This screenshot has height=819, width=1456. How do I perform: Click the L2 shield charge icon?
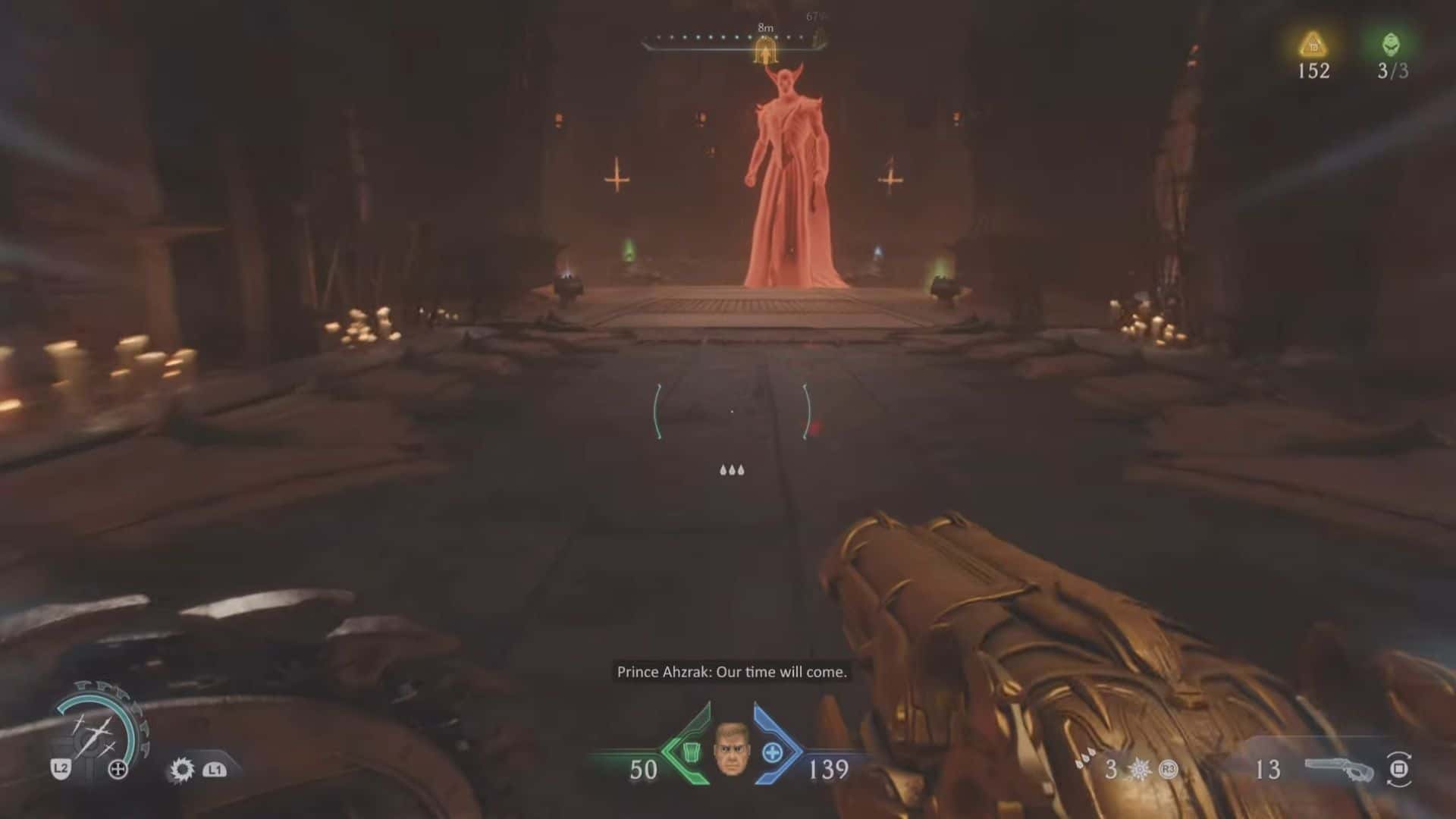pyautogui.click(x=62, y=770)
